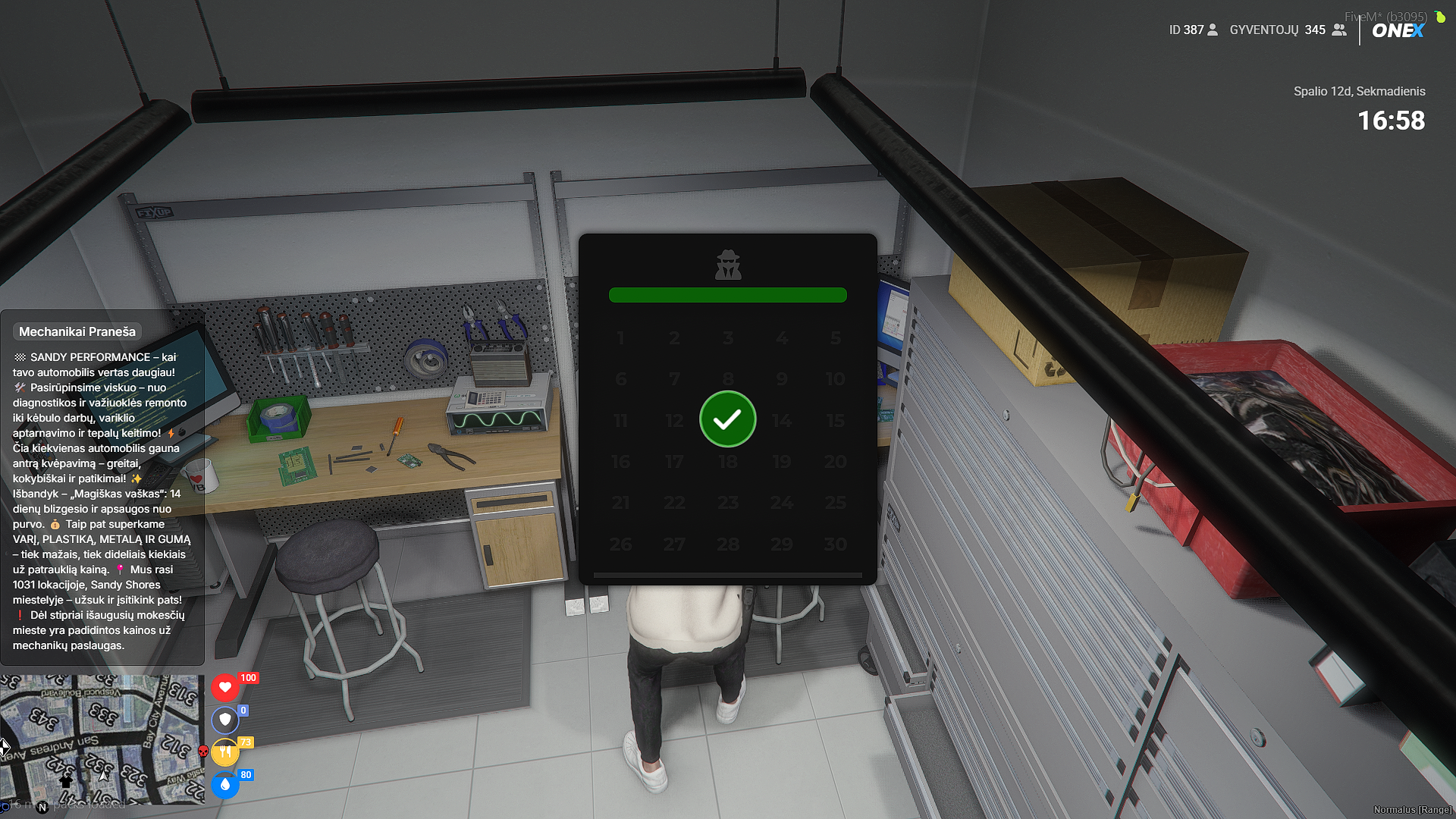The height and width of the screenshot is (819, 1456).
Task: Click the yellow hunger fork icon
Action: (225, 752)
